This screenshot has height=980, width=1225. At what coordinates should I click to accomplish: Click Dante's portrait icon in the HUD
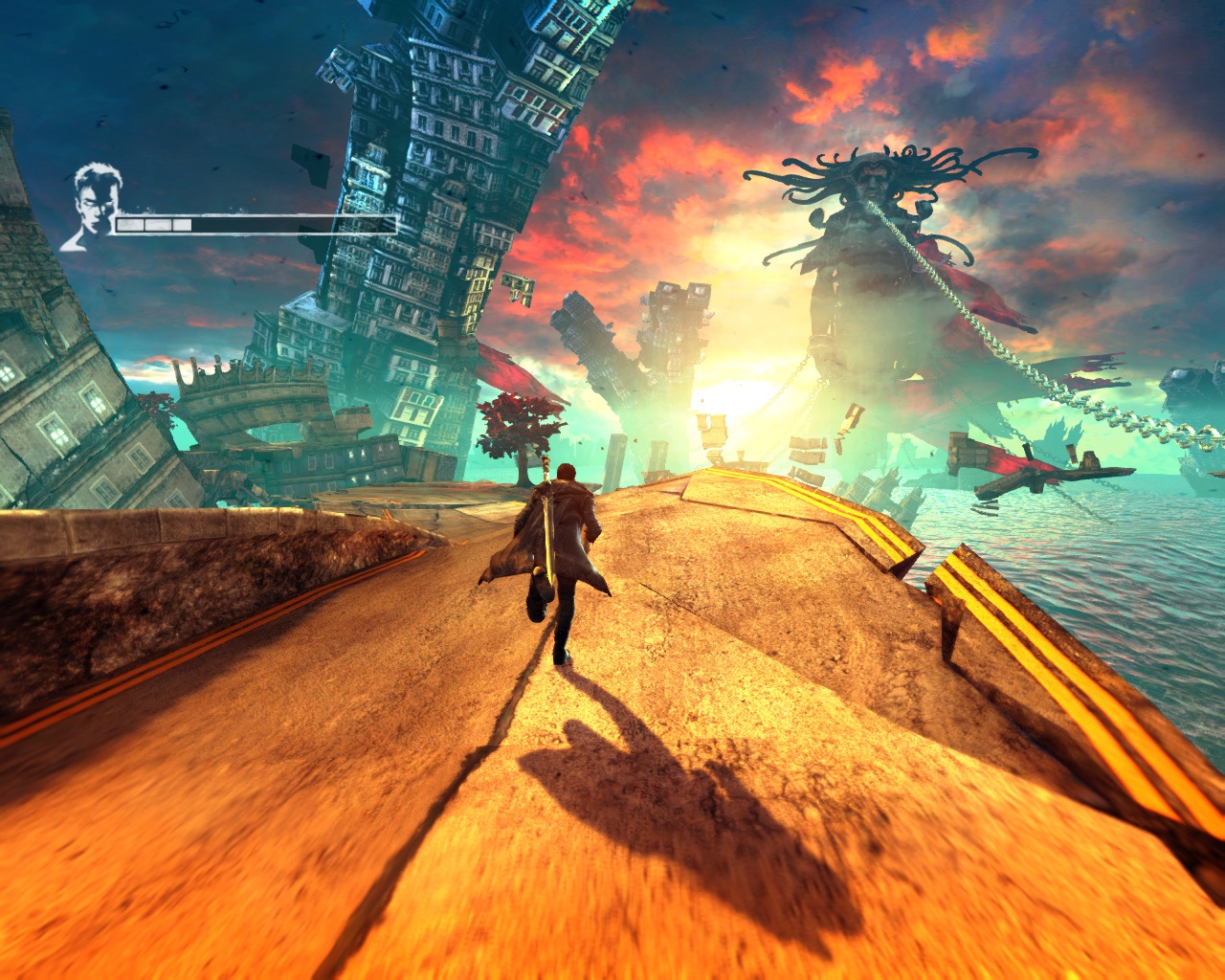tap(93, 206)
